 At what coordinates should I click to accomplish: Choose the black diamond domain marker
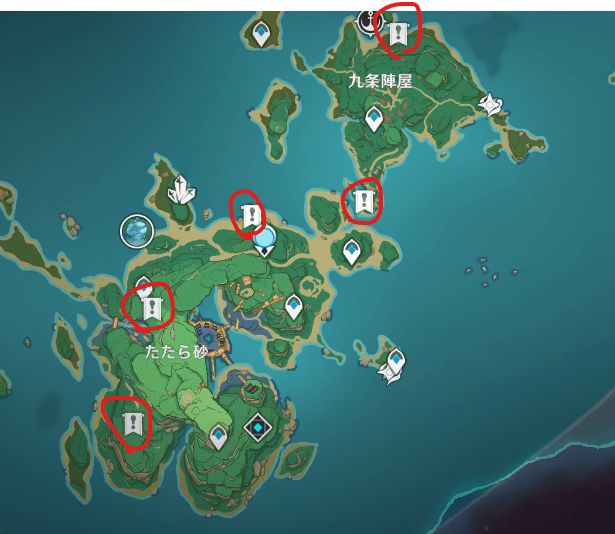259,429
